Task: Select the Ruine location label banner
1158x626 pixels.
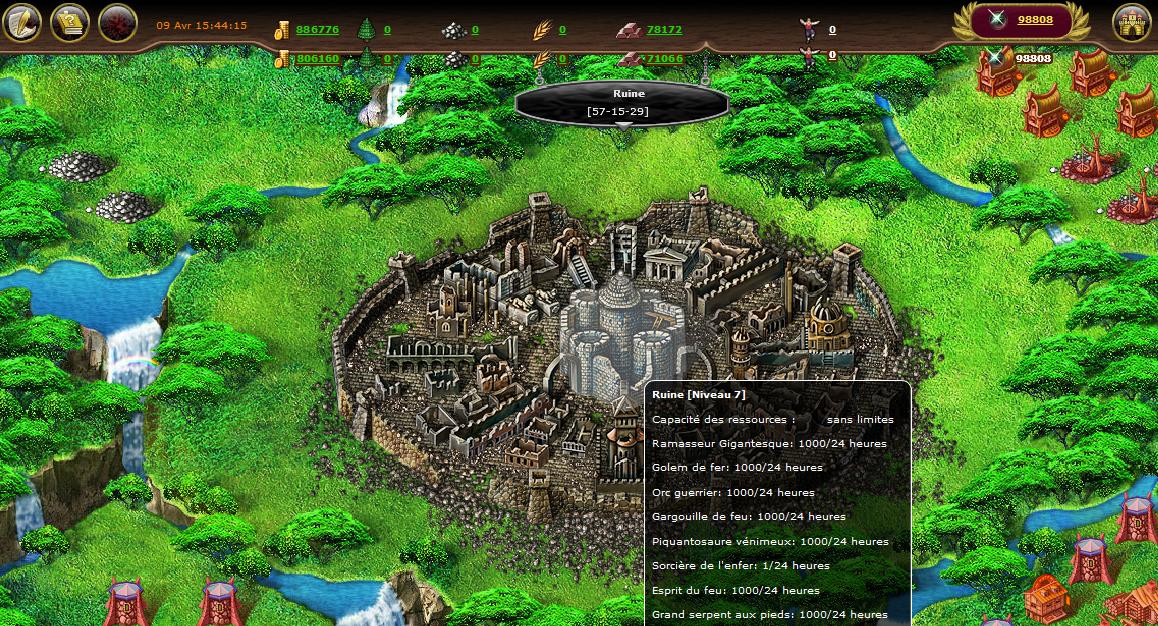Action: pyautogui.click(x=621, y=102)
